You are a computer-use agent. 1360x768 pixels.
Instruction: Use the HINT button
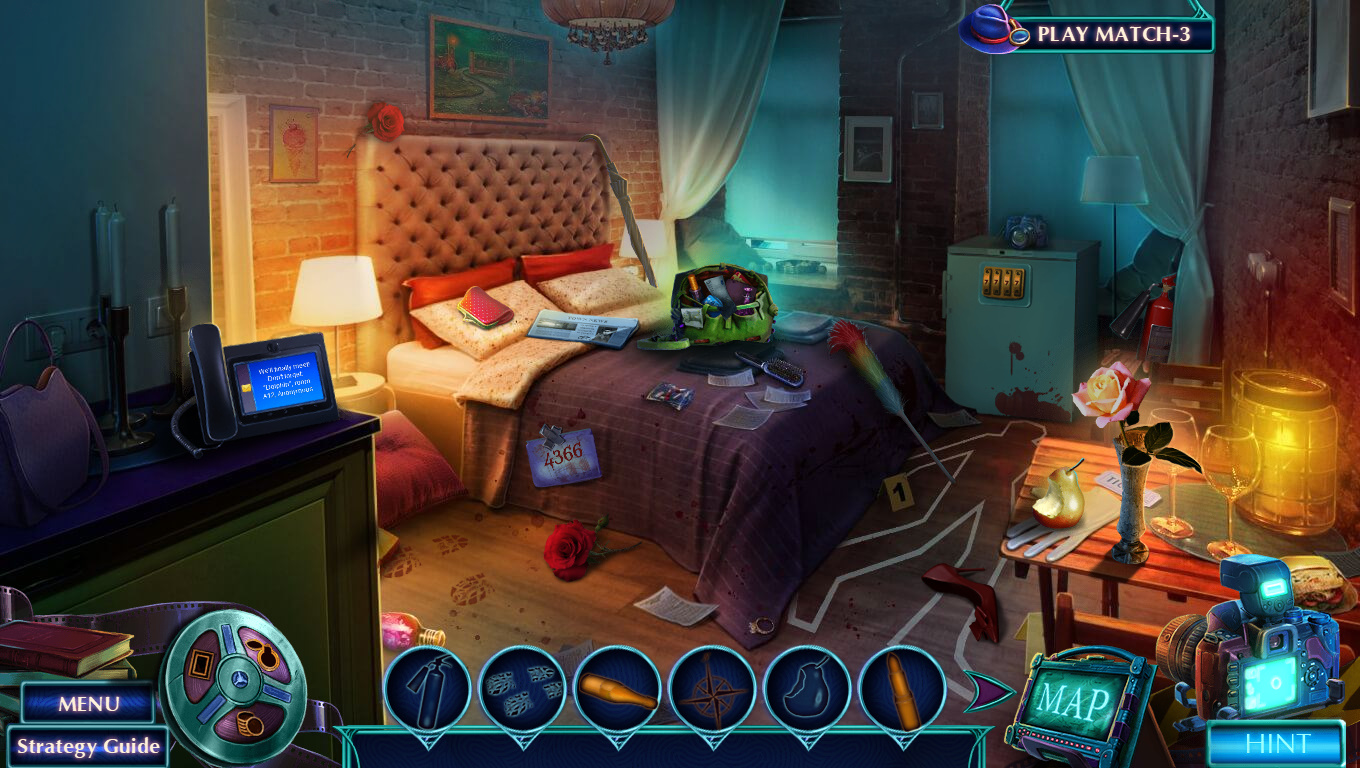pos(1277,744)
